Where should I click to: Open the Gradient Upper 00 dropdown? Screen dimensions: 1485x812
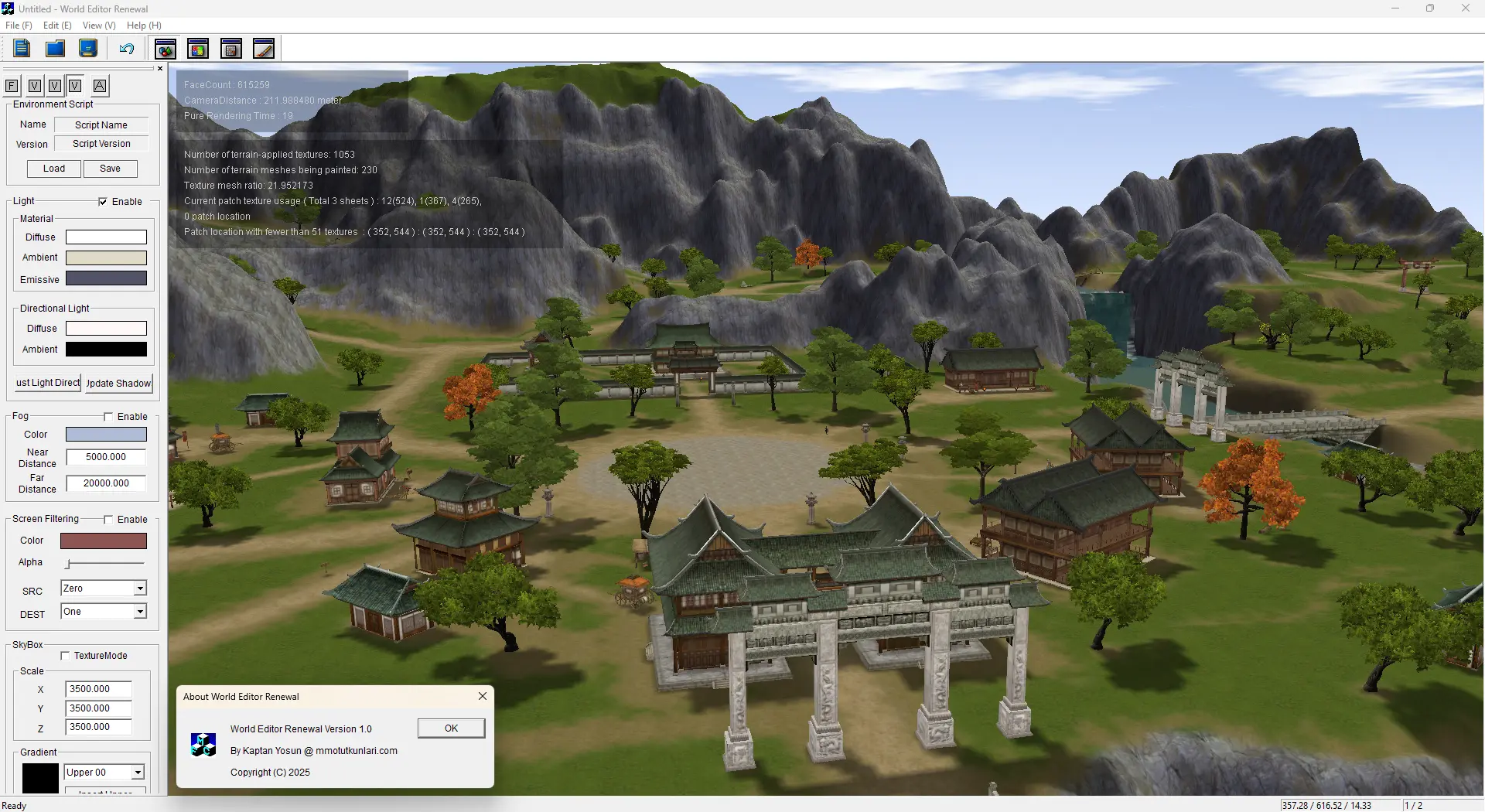click(137, 772)
